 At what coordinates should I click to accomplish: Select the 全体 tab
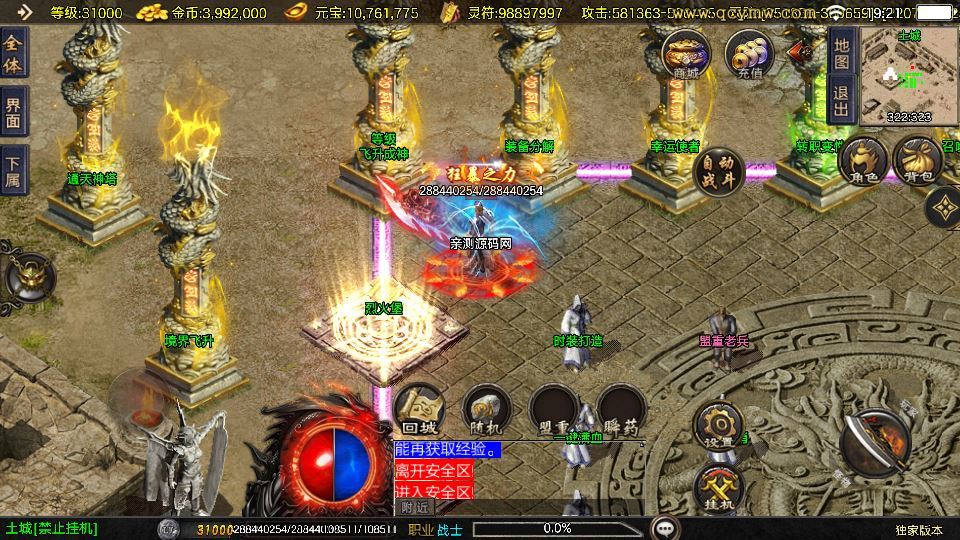pyautogui.click(x=14, y=53)
